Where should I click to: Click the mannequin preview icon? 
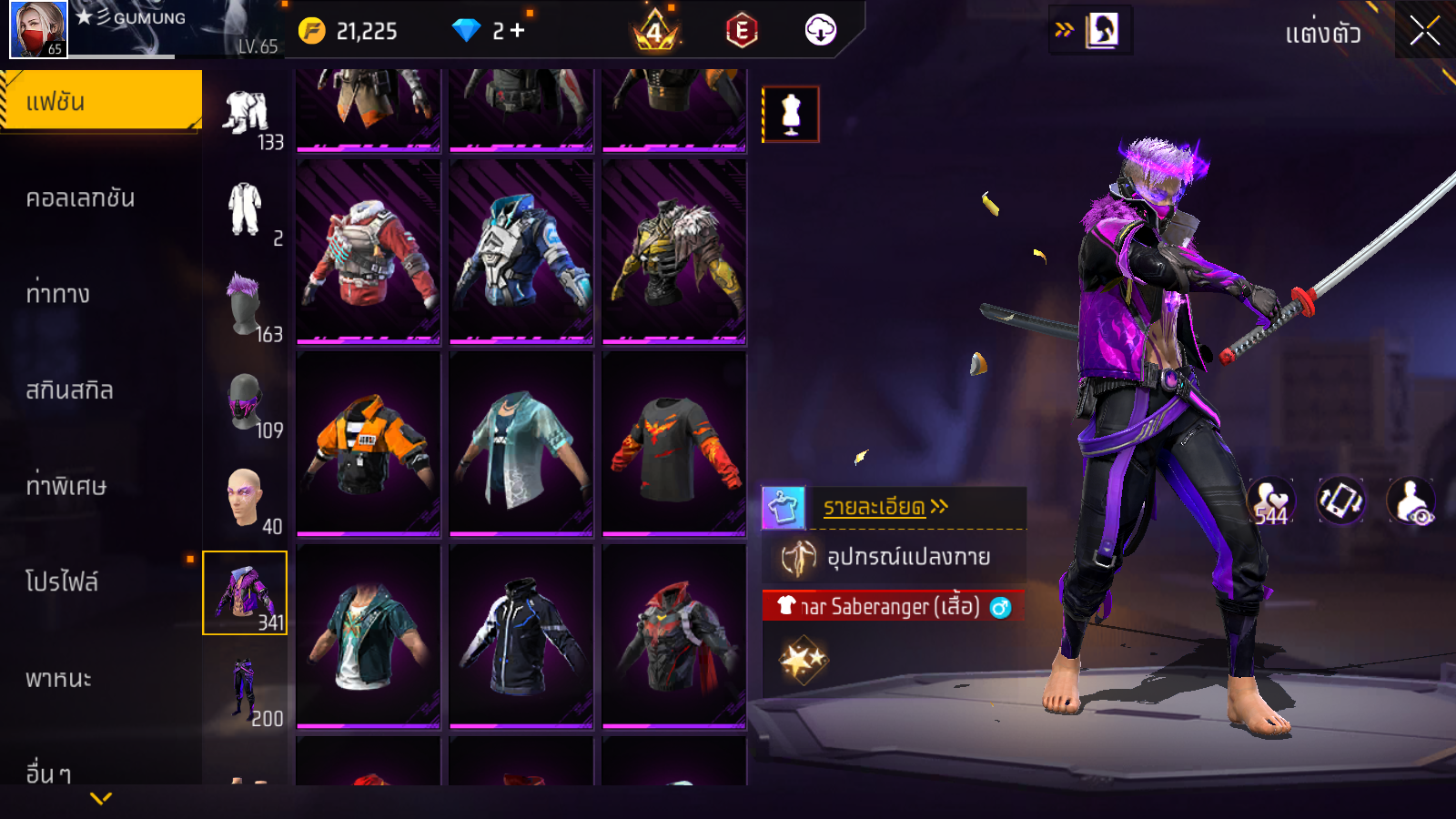(791, 115)
